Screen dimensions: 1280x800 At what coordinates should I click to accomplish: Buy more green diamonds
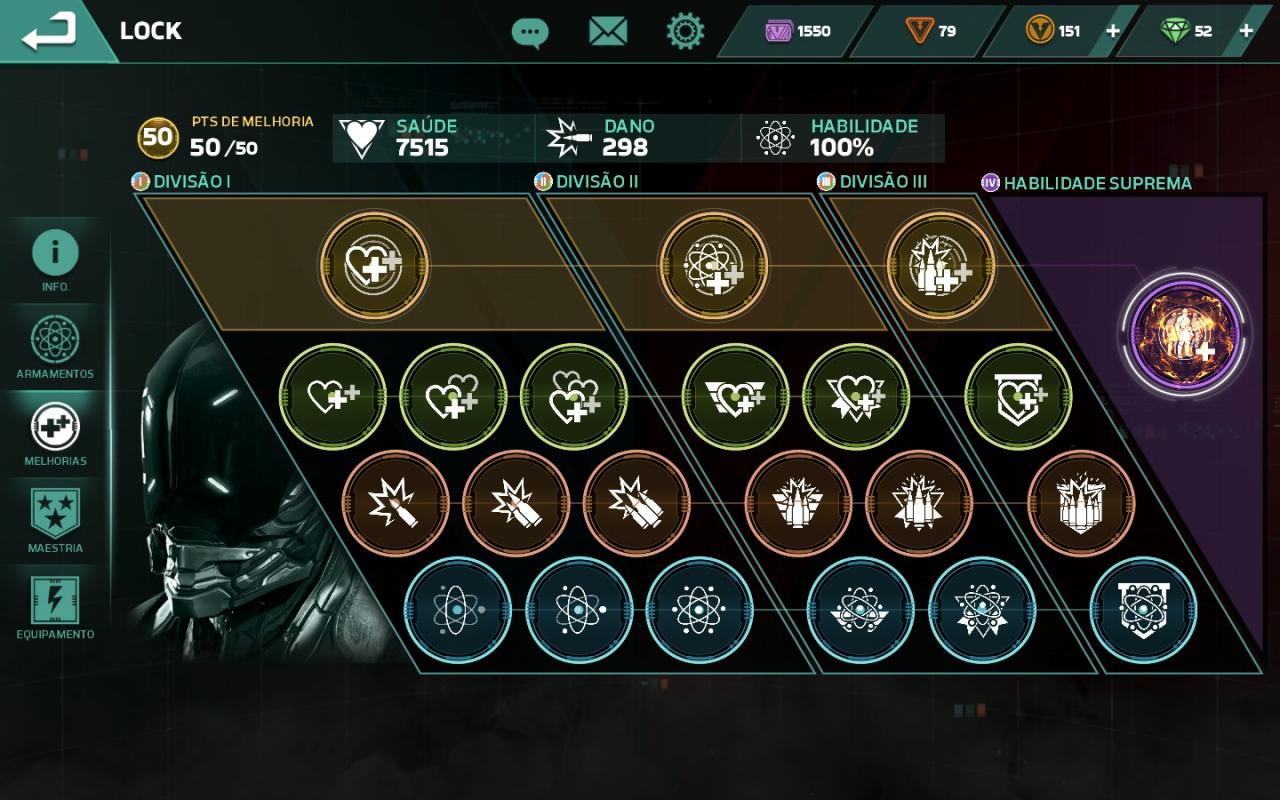[1246, 31]
